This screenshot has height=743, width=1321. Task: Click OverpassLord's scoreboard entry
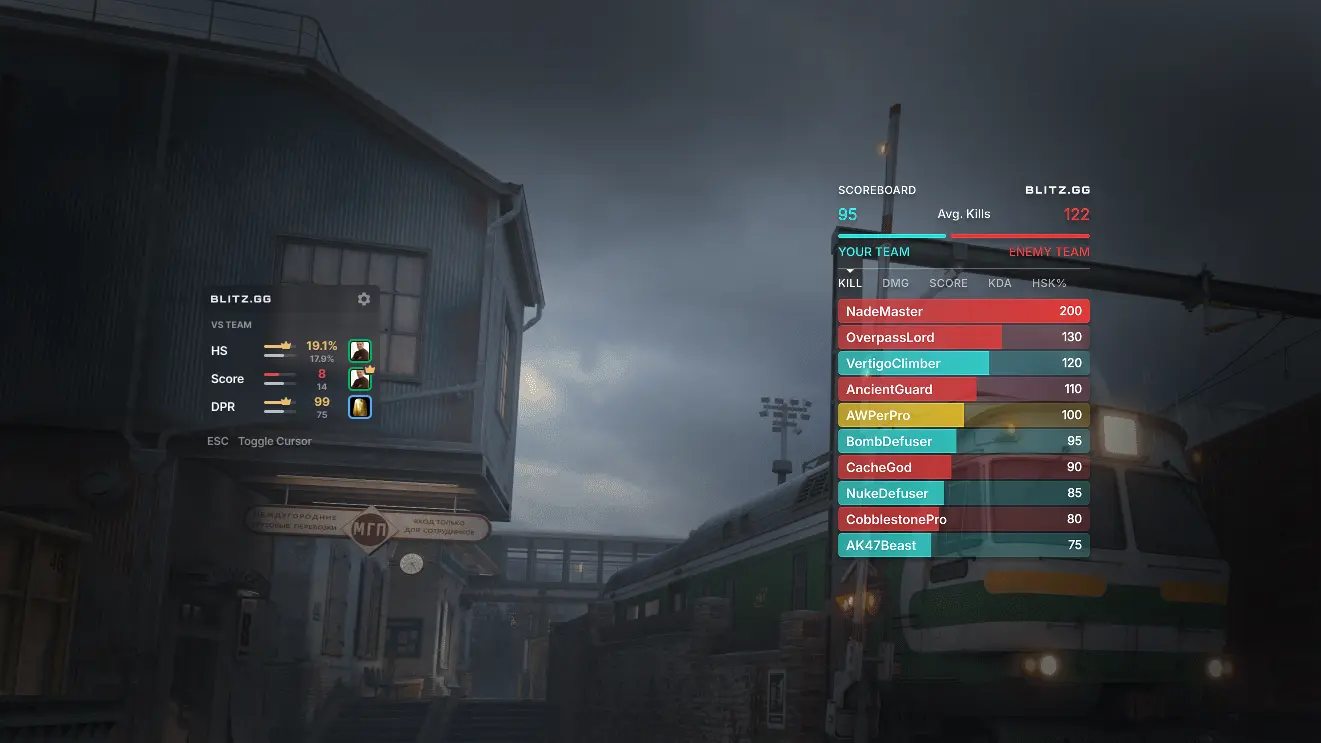963,337
